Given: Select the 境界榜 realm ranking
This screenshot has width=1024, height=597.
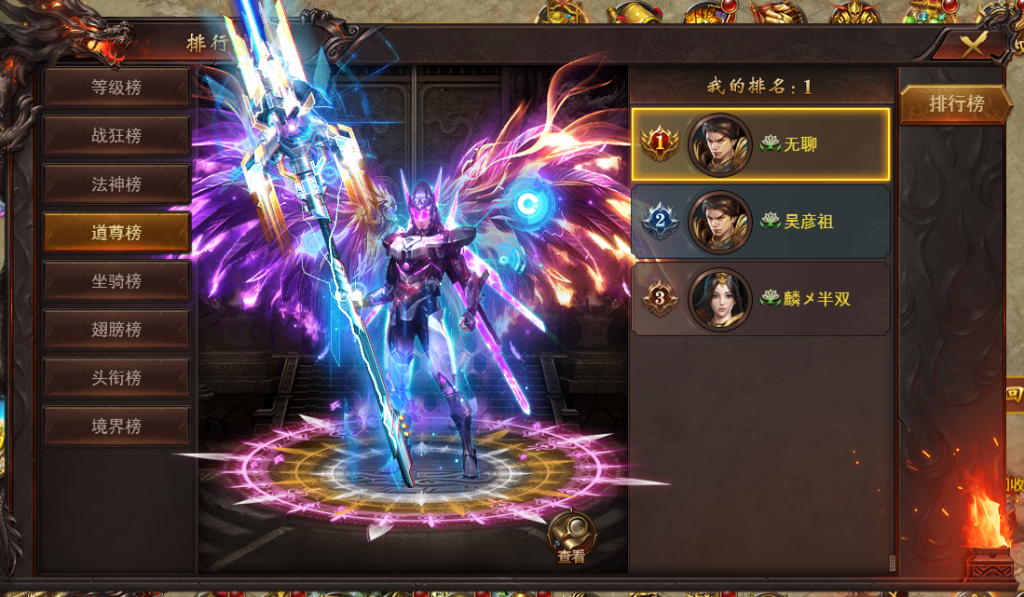Looking at the screenshot, I should 116,426.
